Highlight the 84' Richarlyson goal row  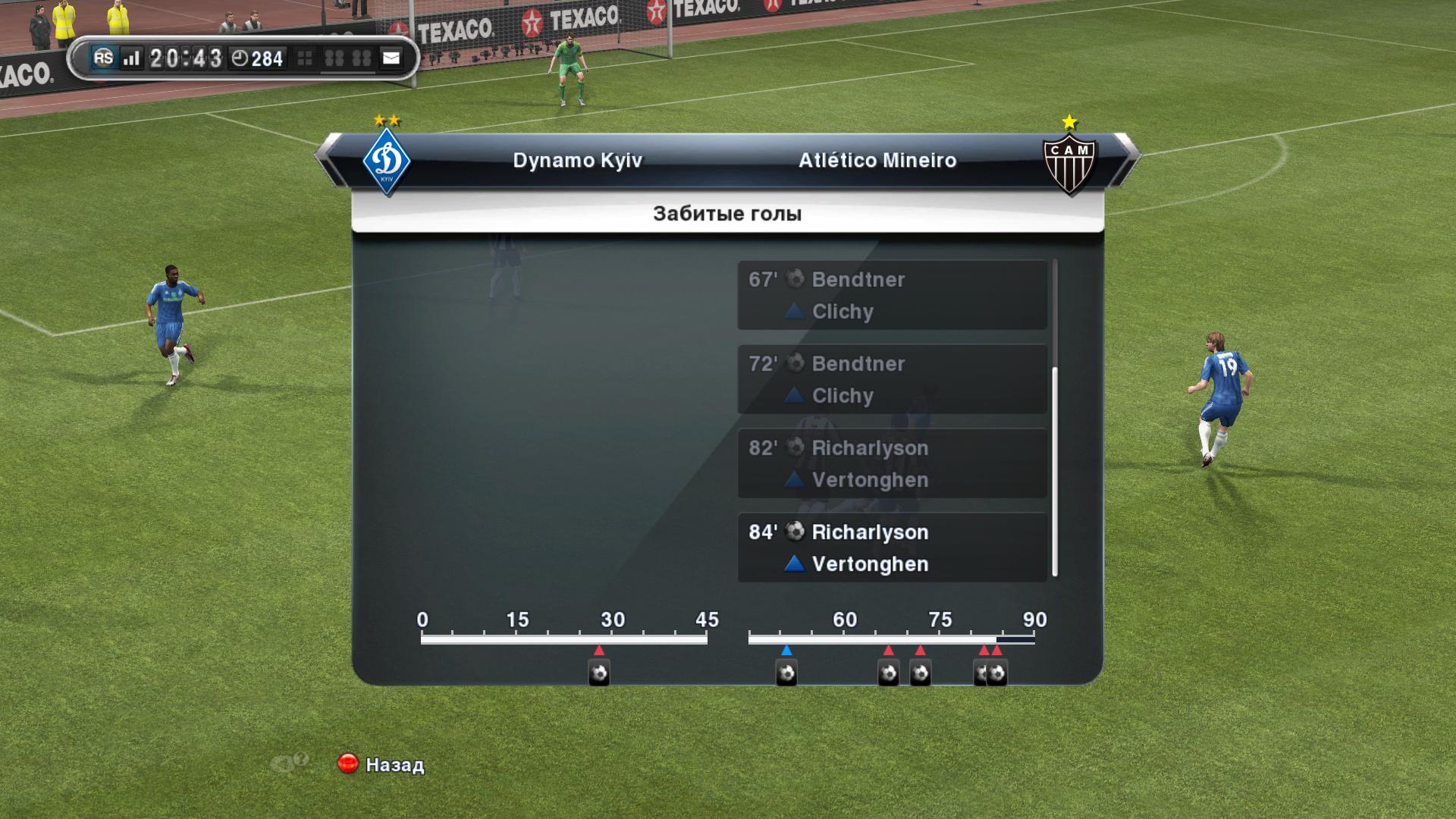[892, 548]
